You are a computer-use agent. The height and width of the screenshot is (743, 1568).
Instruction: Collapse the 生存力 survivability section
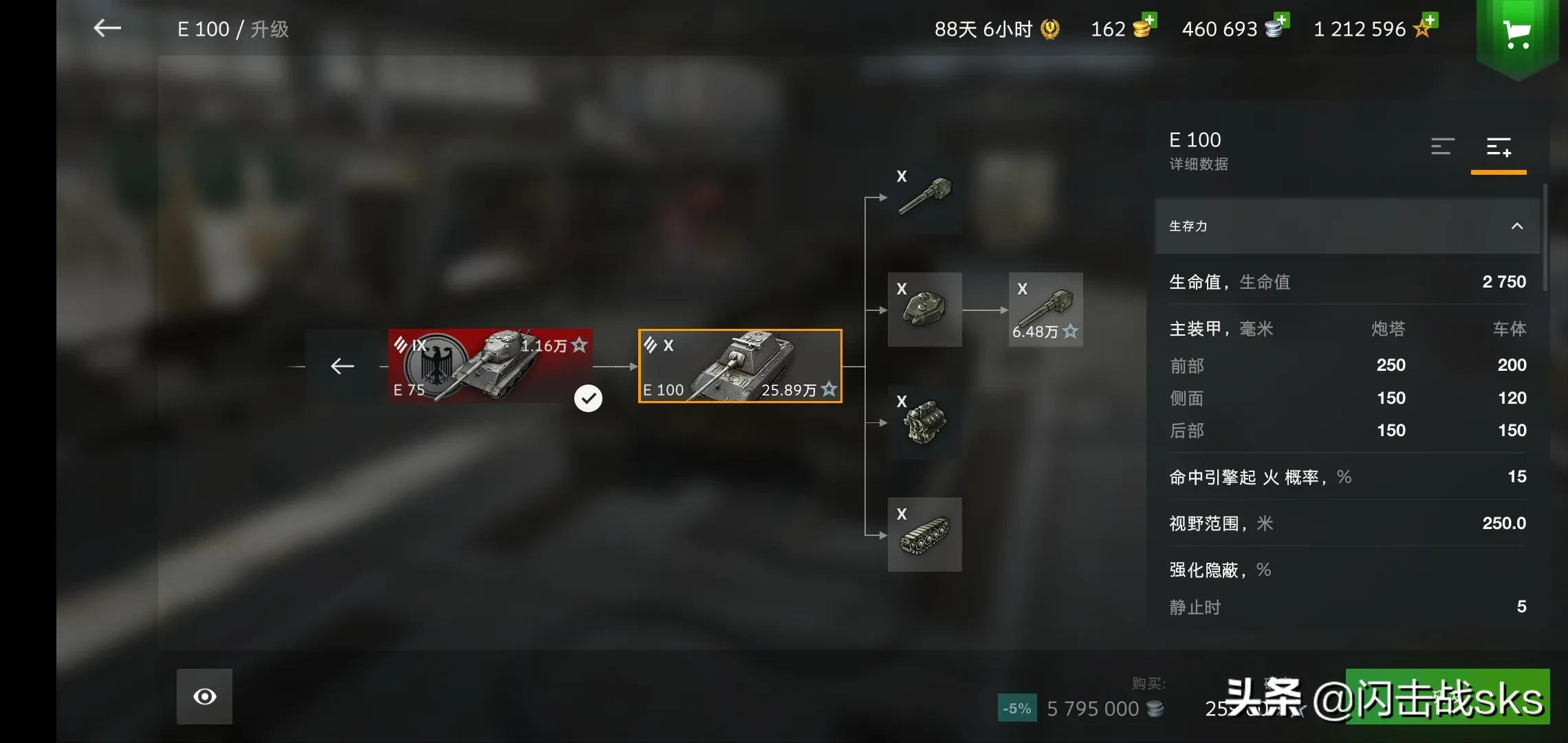coord(1516,226)
